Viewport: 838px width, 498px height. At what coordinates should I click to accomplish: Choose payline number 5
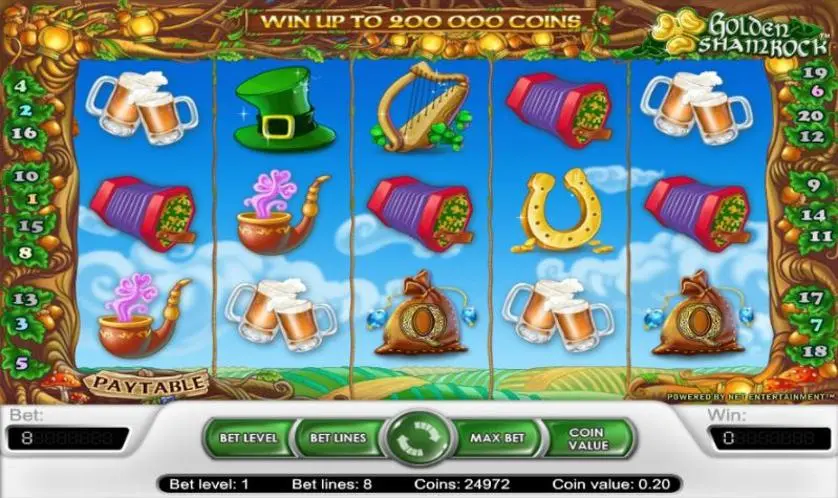tap(22, 364)
